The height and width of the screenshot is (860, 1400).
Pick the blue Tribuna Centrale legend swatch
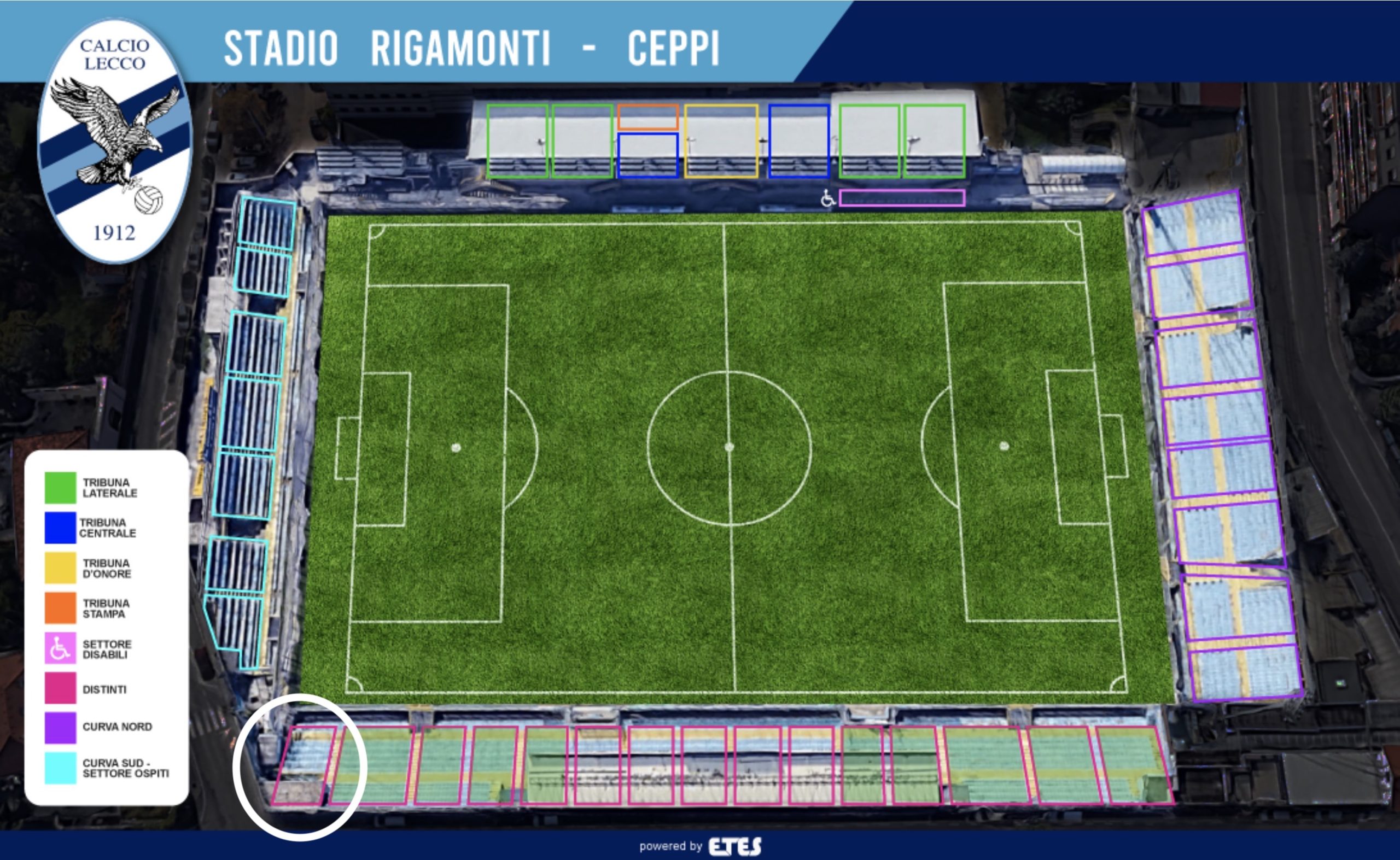tap(60, 528)
